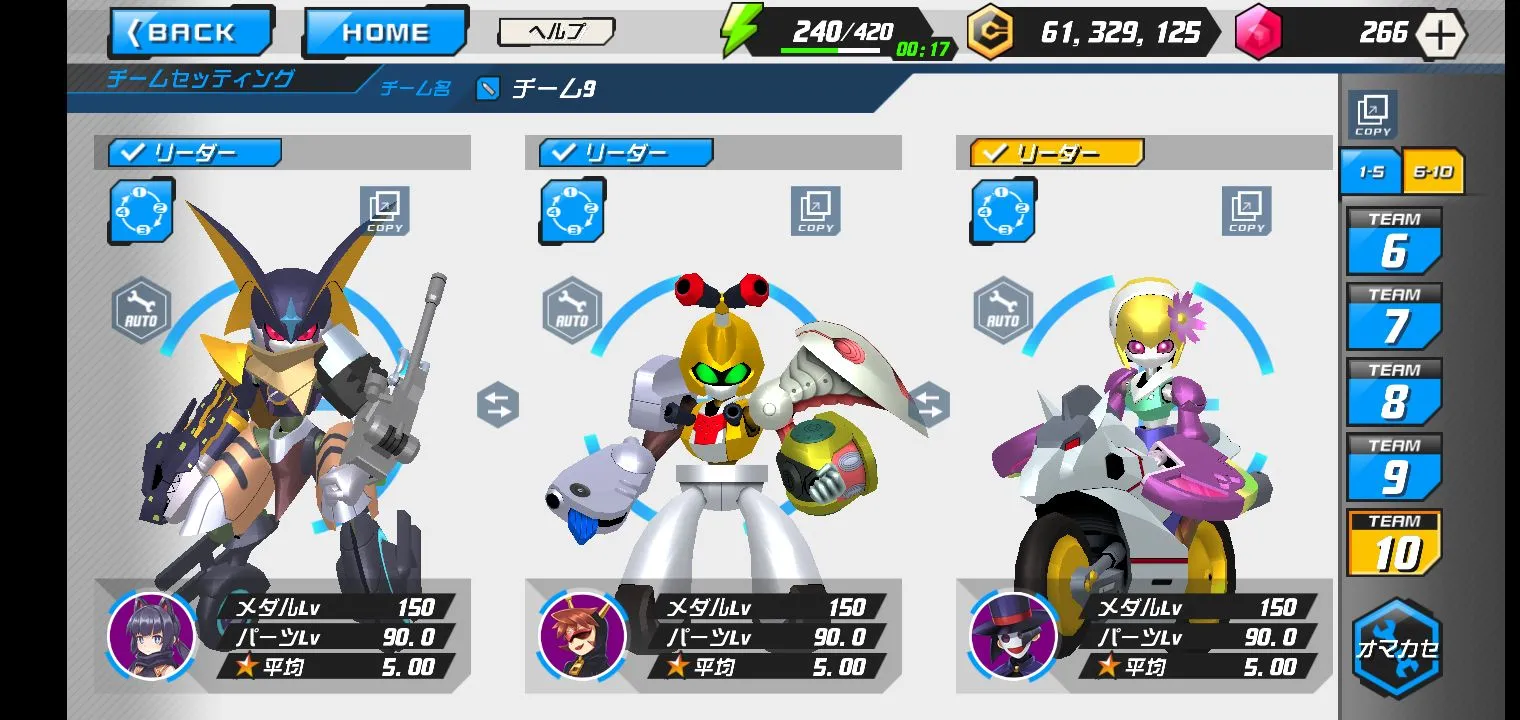Image resolution: width=1520 pixels, height=720 pixels.
Task: Open the sunglasses pilot portrait
Action: click(582, 637)
